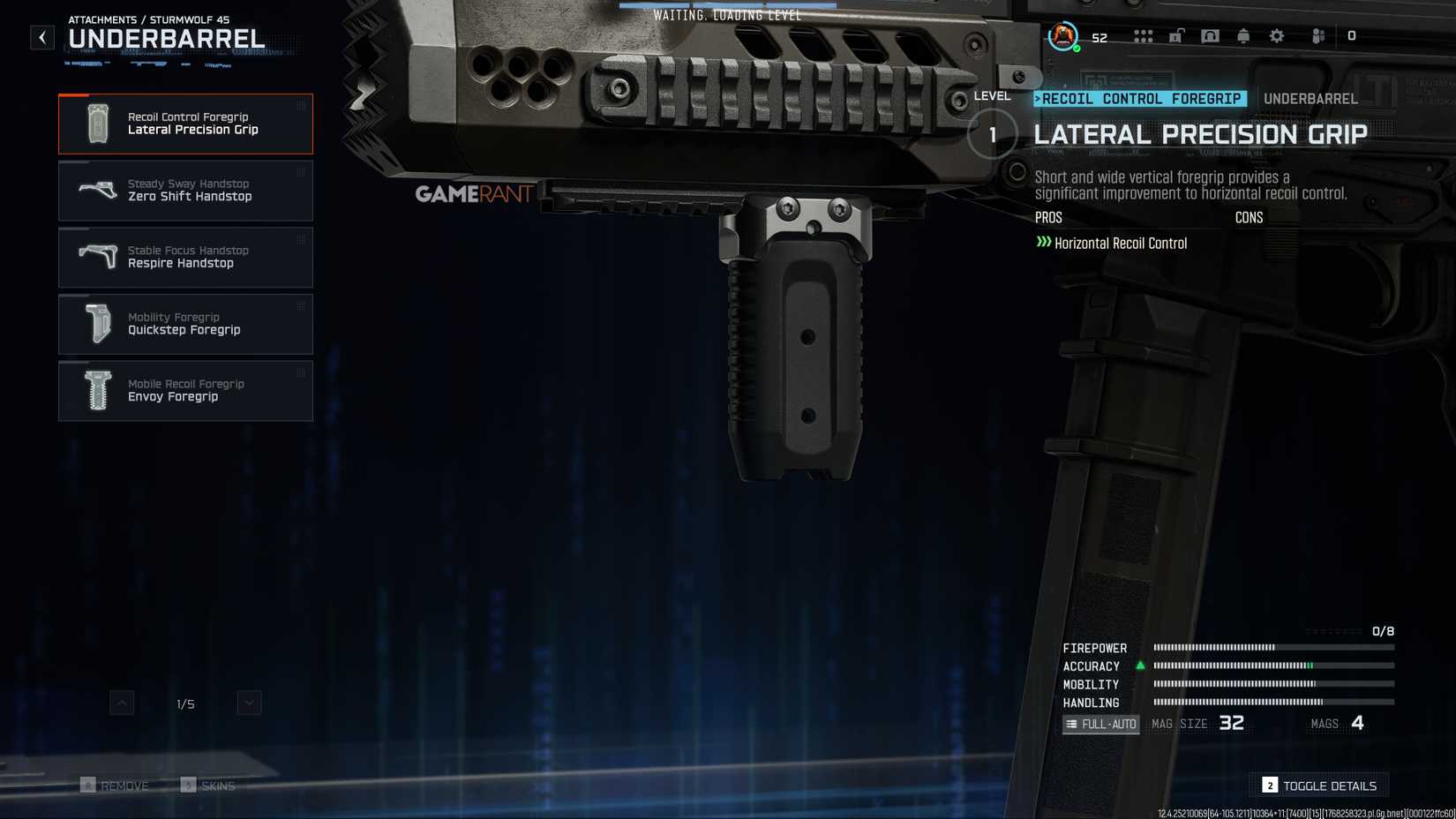Viewport: 1456px width, 819px height.
Task: Select the Quickstep Foregrip attachment
Action: point(185,323)
